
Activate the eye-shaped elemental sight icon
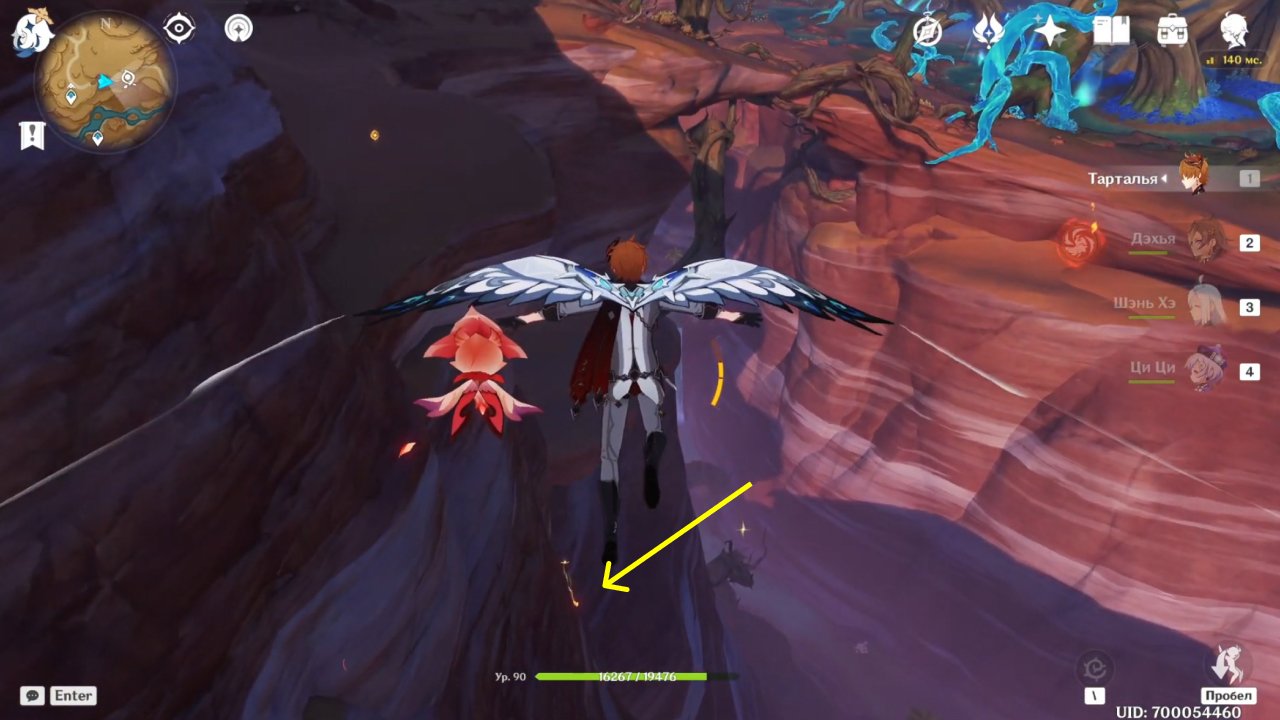(179, 28)
